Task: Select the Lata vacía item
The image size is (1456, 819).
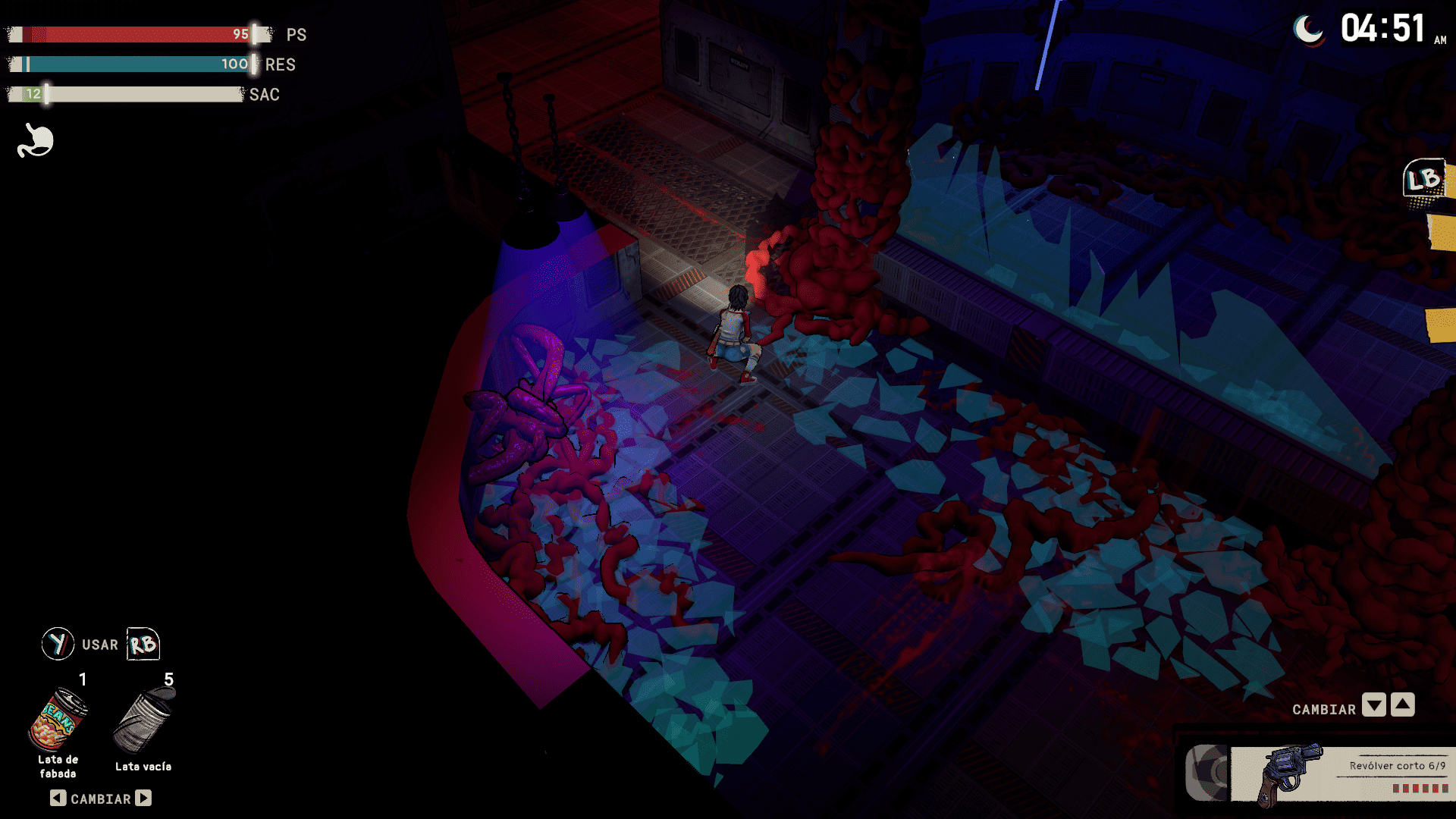Action: (x=143, y=721)
